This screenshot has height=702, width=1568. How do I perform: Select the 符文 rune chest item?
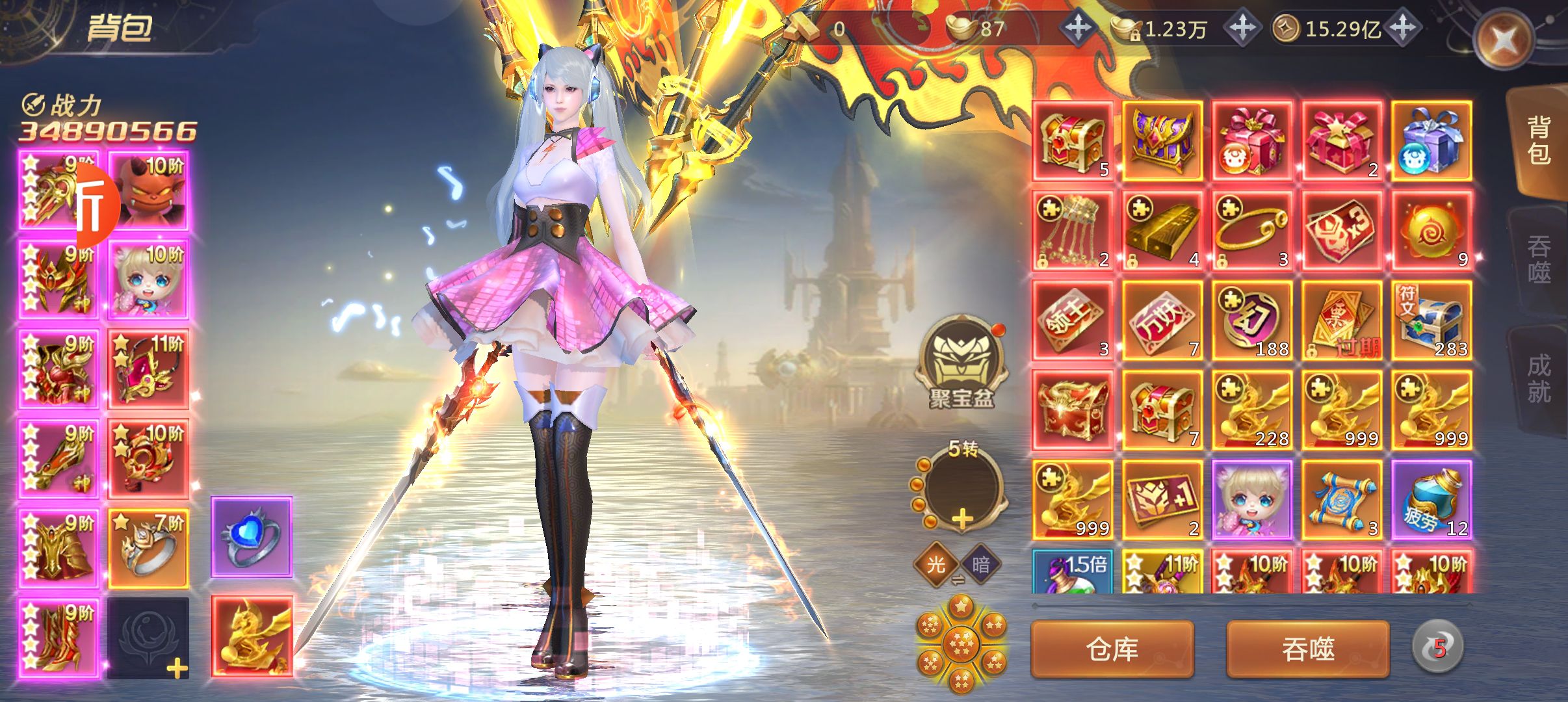[x=1431, y=320]
